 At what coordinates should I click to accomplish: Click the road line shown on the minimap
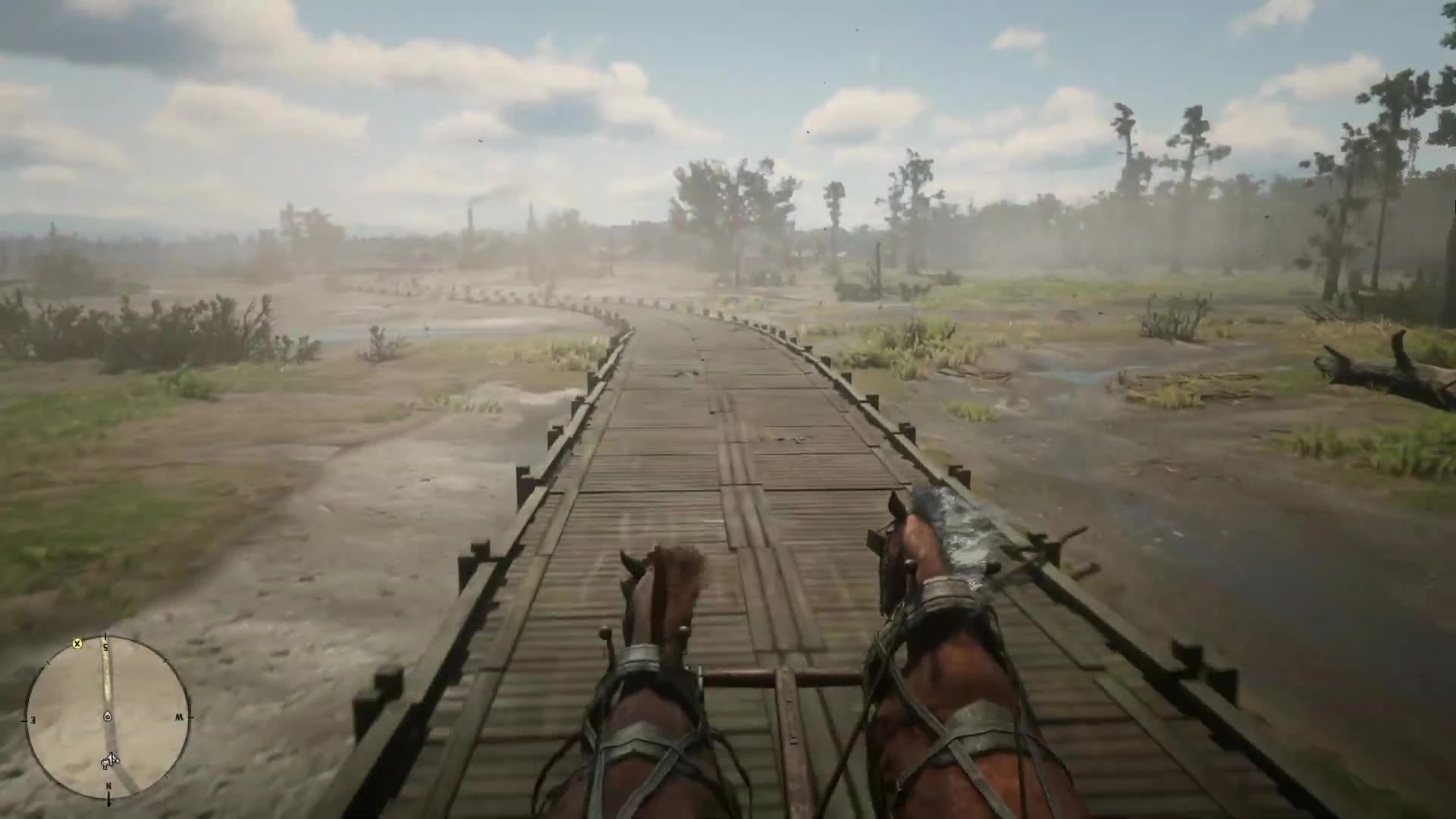tap(106, 676)
